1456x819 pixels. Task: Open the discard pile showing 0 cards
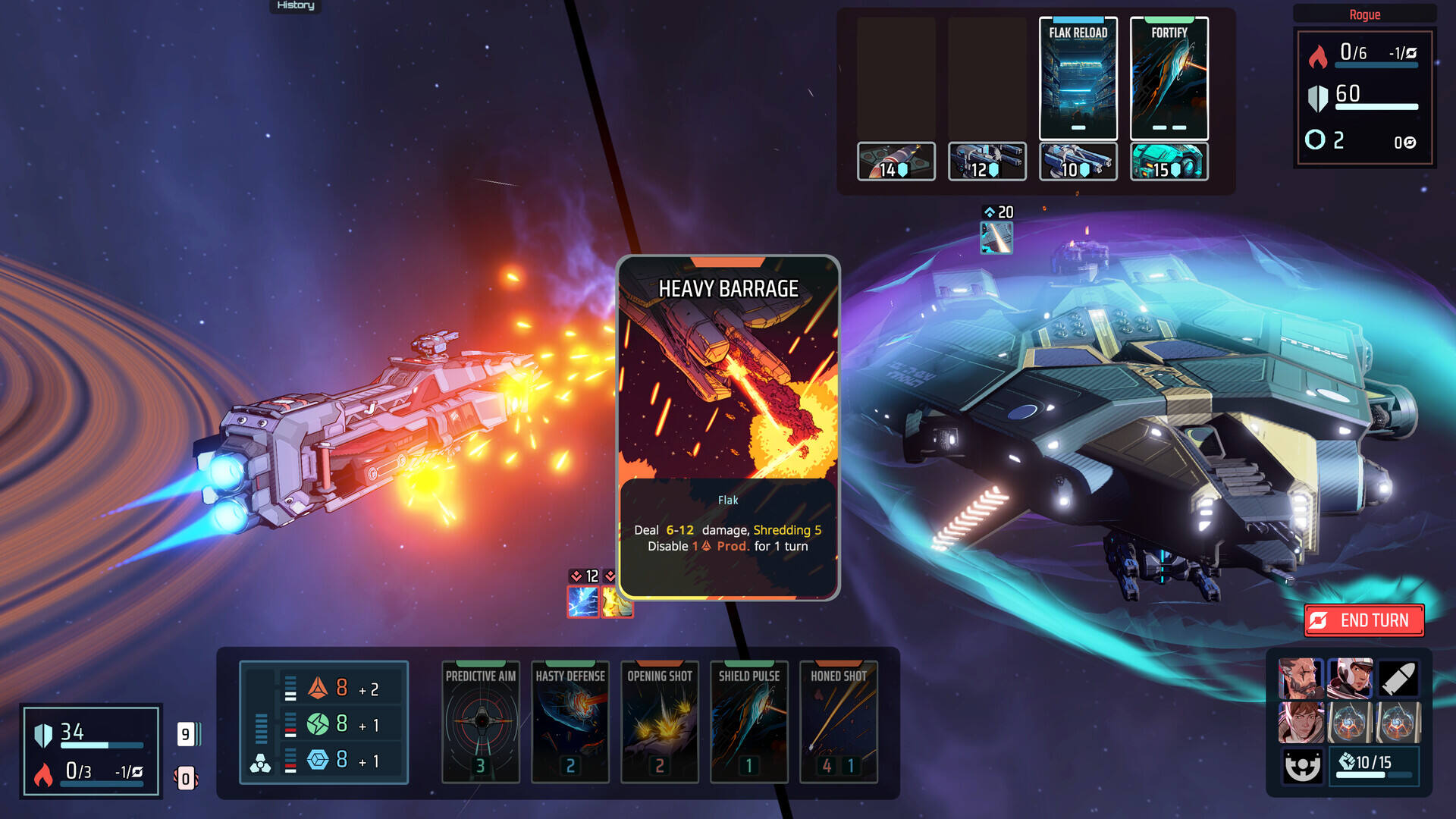coord(186,778)
